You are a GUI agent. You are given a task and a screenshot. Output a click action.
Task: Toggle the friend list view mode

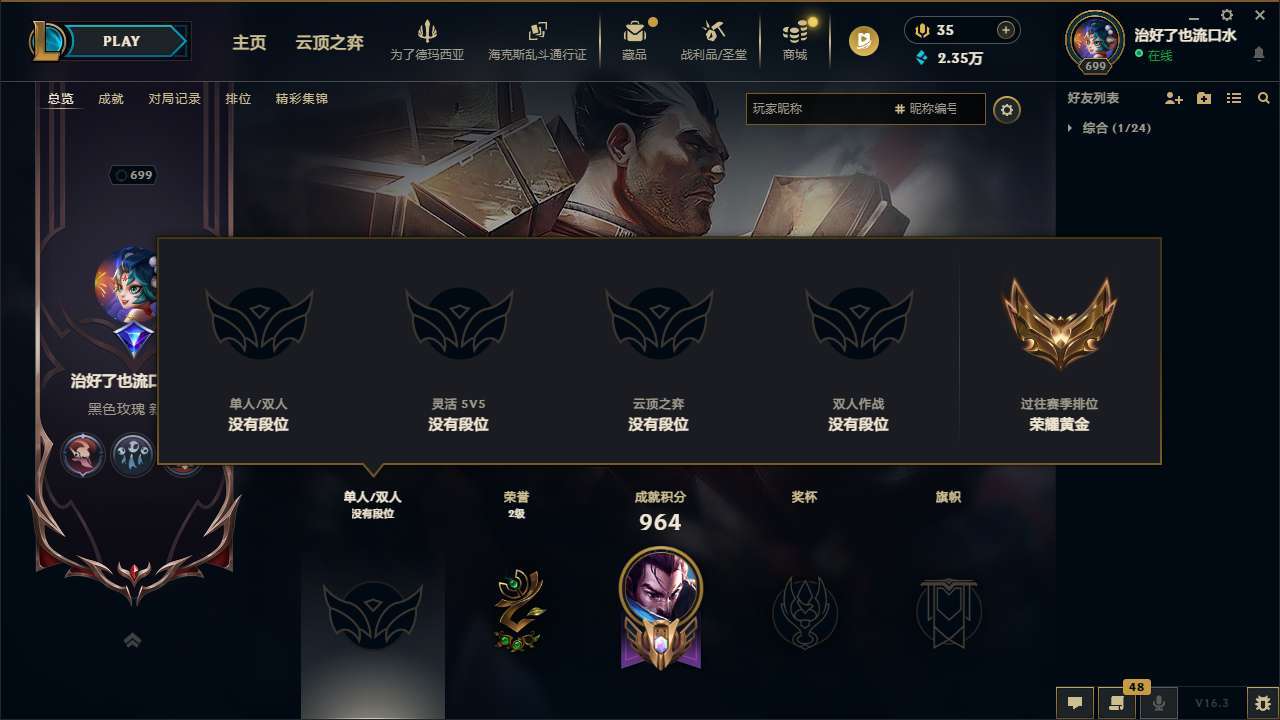[1233, 98]
